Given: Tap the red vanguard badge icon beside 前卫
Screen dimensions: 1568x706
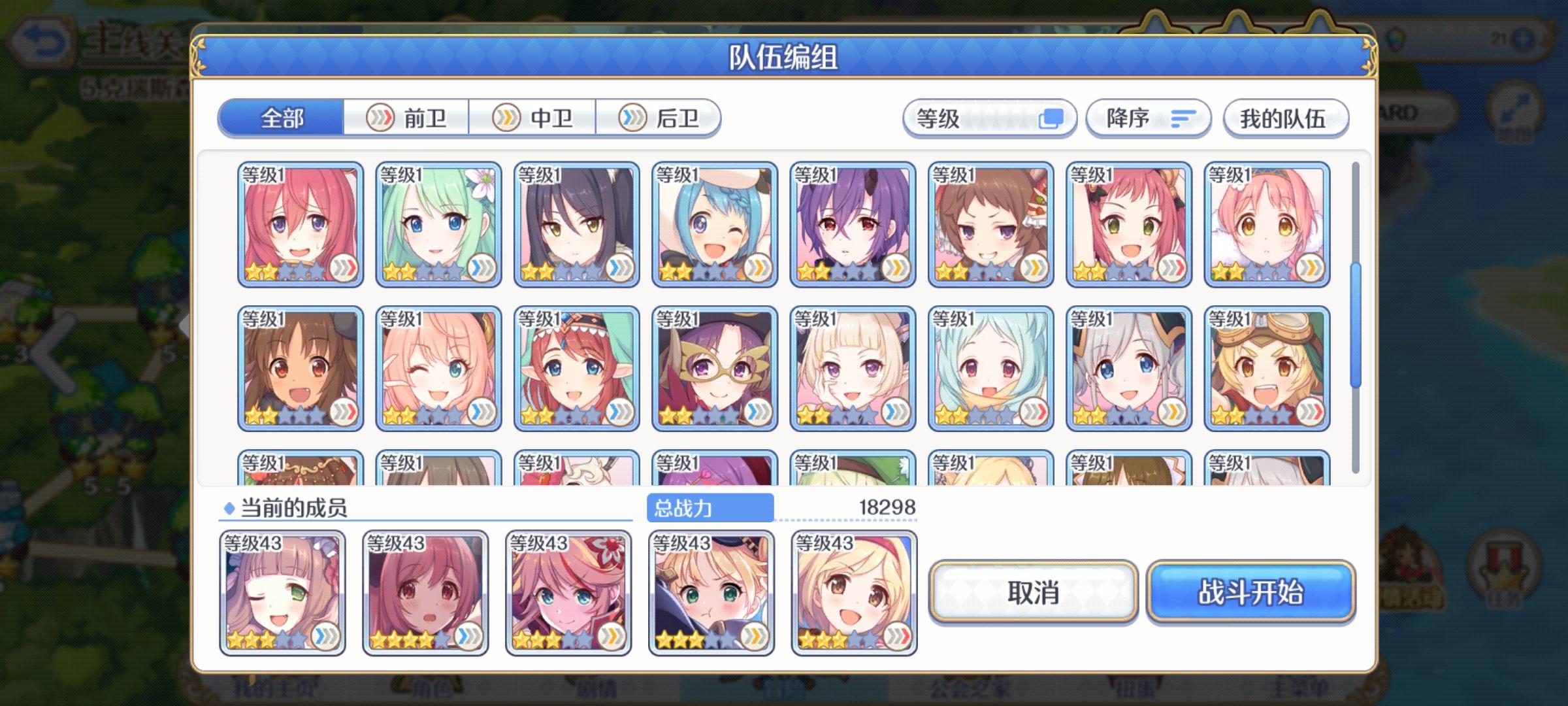Looking at the screenshot, I should tap(382, 118).
